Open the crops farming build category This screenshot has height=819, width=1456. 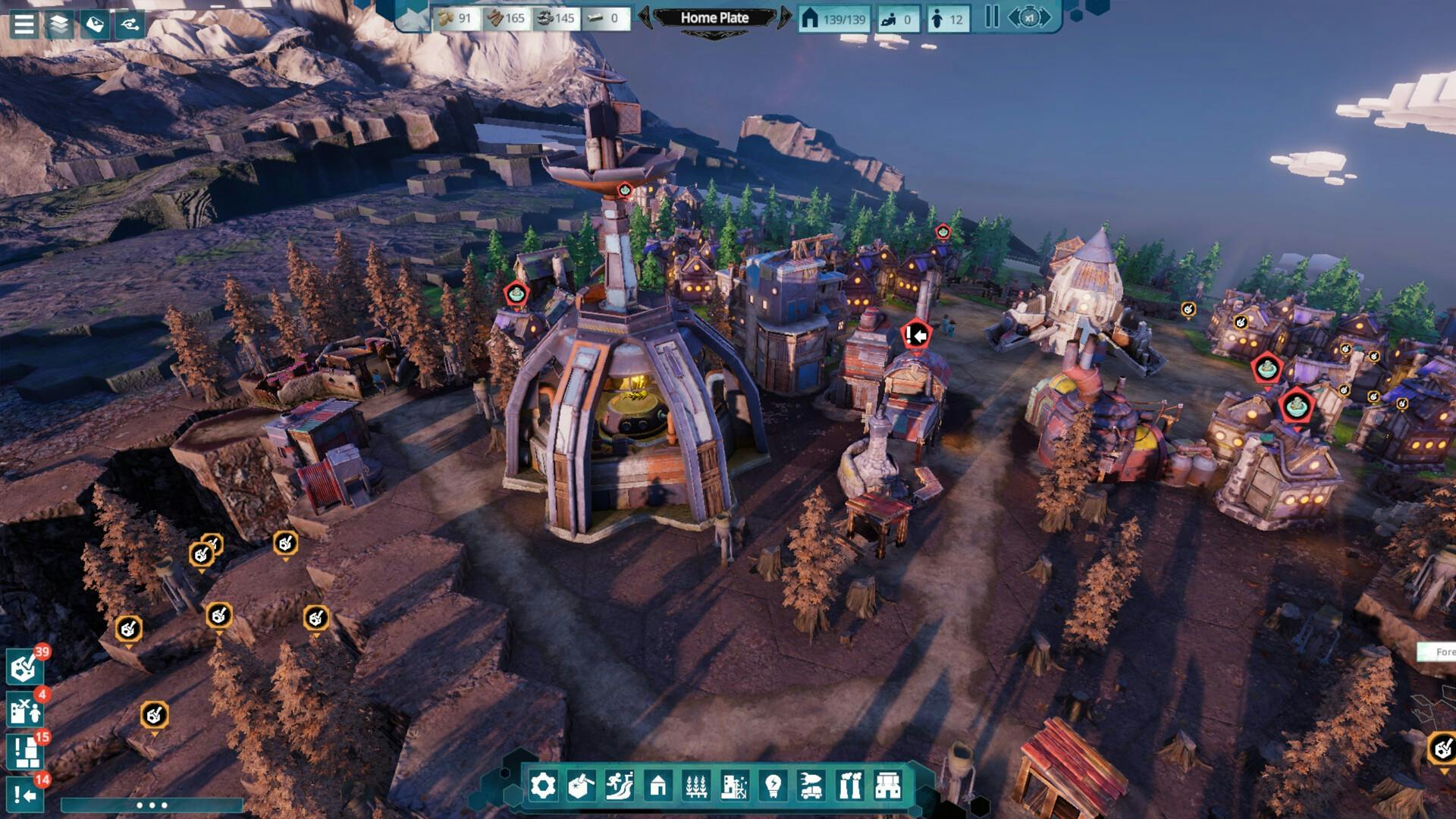click(696, 786)
